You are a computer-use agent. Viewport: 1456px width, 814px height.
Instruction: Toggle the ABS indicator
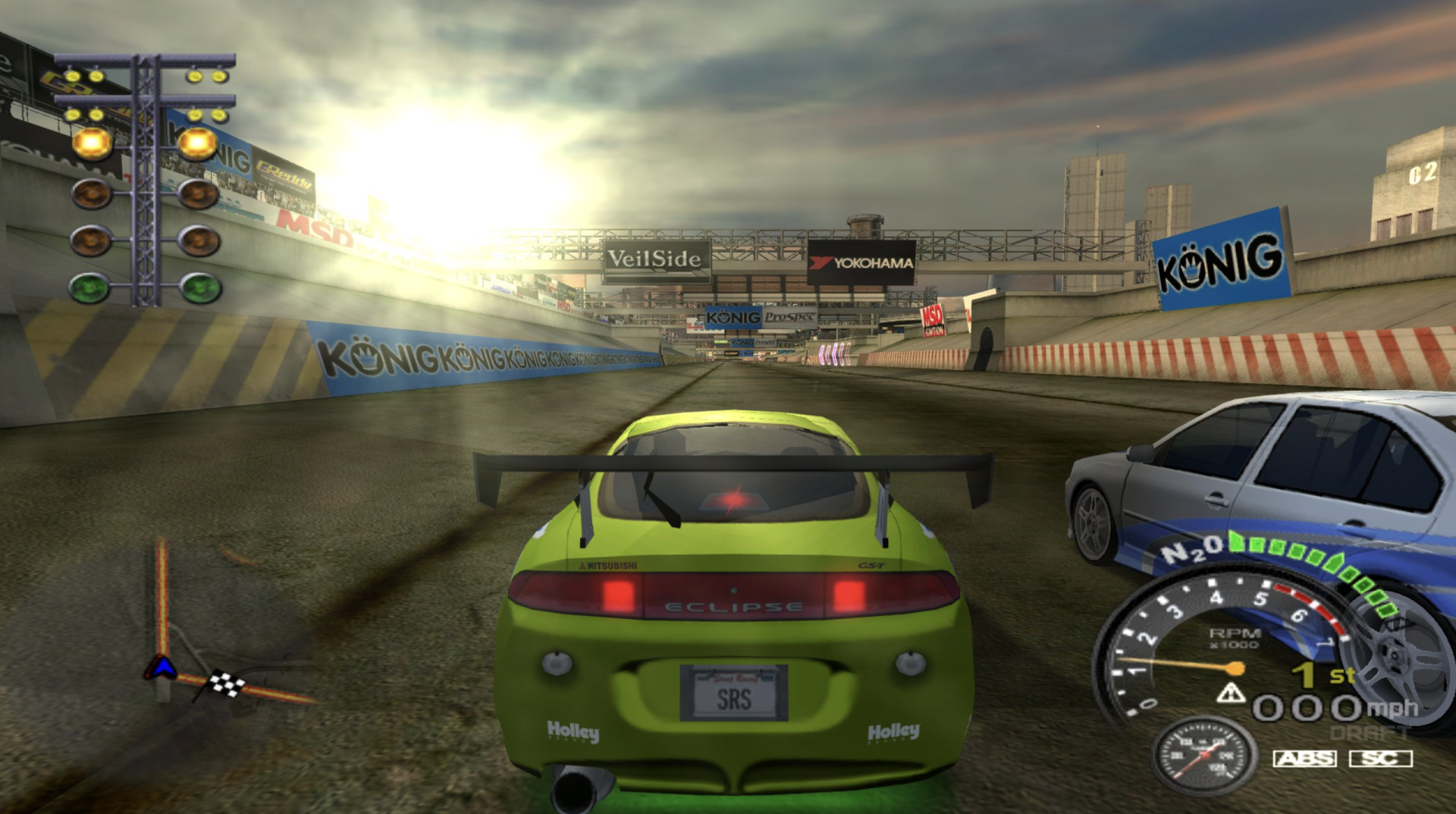pyautogui.click(x=1304, y=758)
